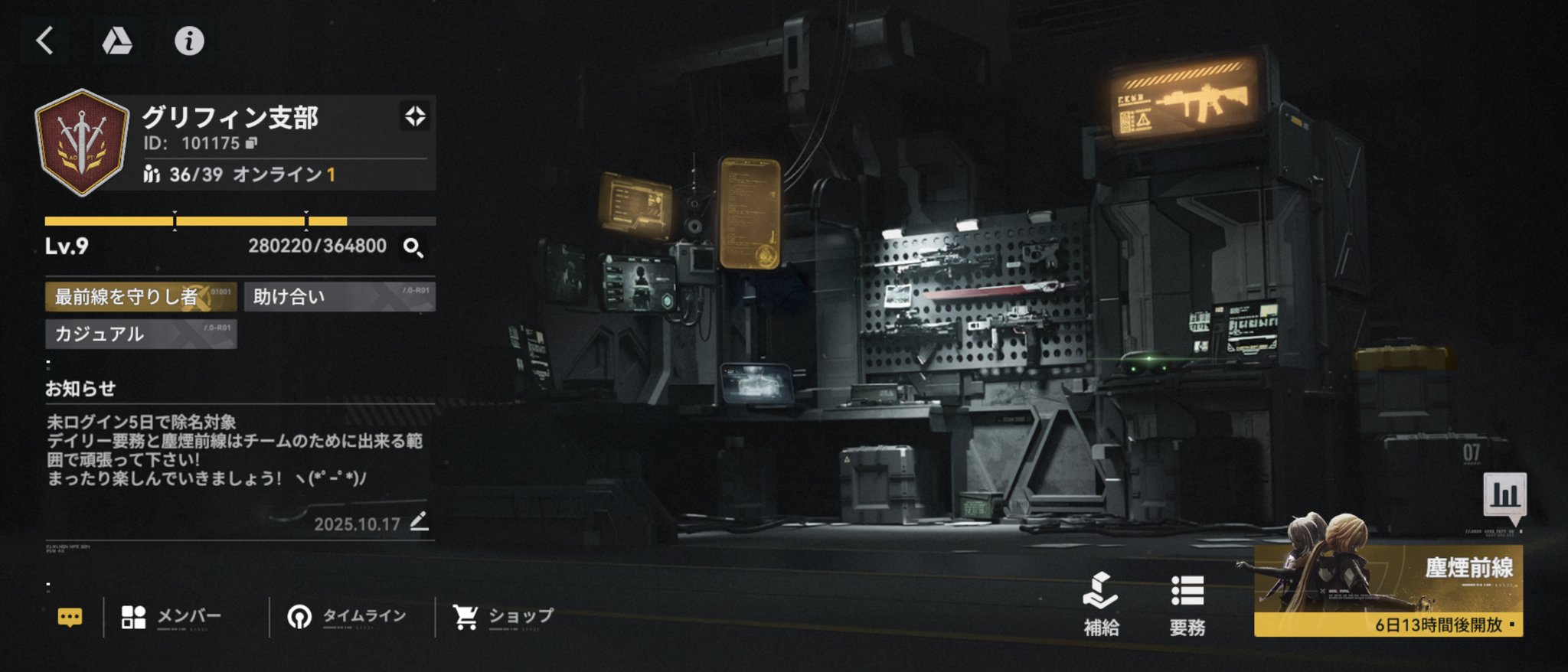The height and width of the screenshot is (672, 1568).
Task: Click the diamond emblem button beside グリフィン支部
Action: [415, 116]
